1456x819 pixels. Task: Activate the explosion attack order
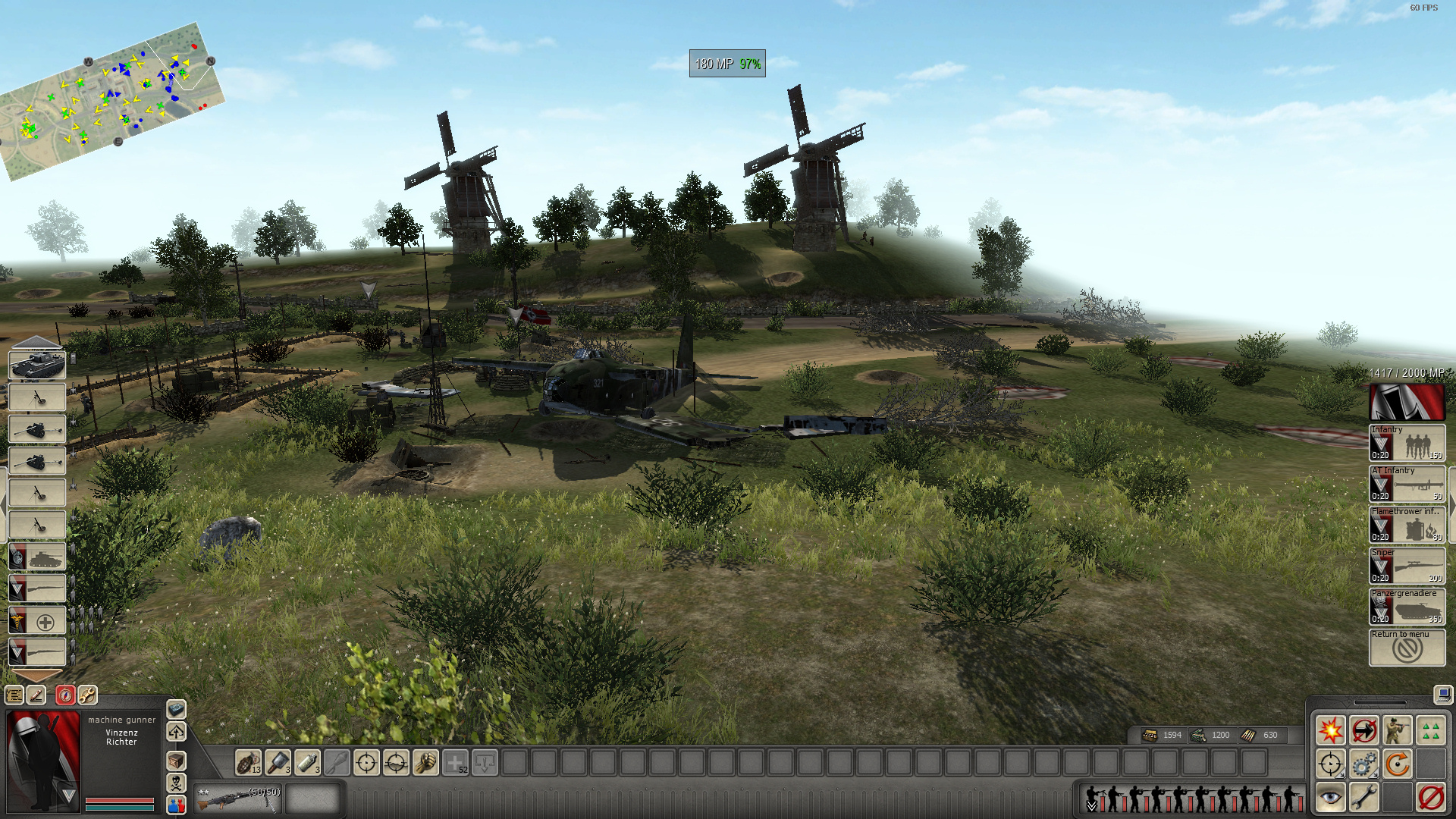1330,730
